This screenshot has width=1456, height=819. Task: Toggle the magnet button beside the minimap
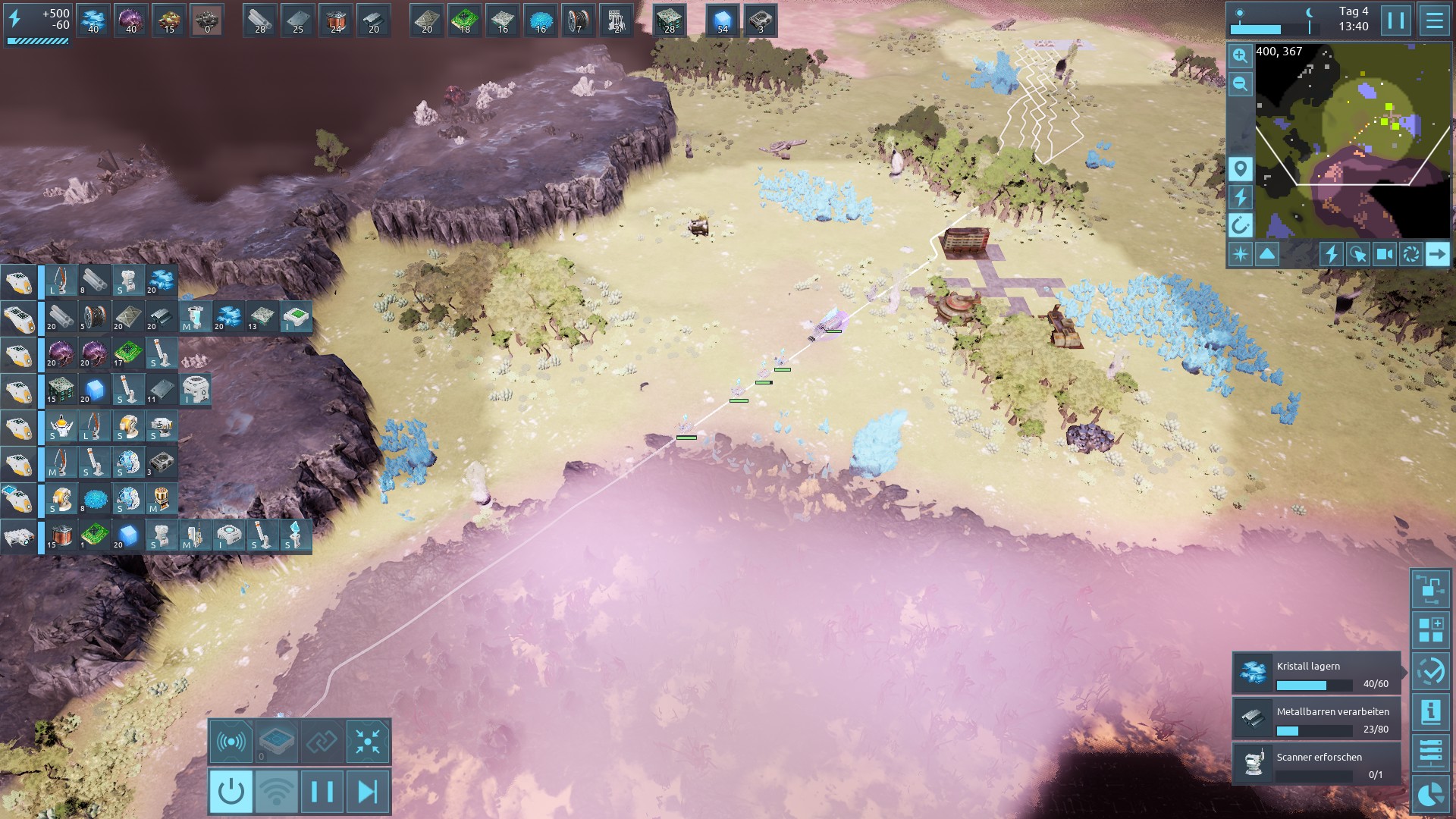click(1240, 225)
